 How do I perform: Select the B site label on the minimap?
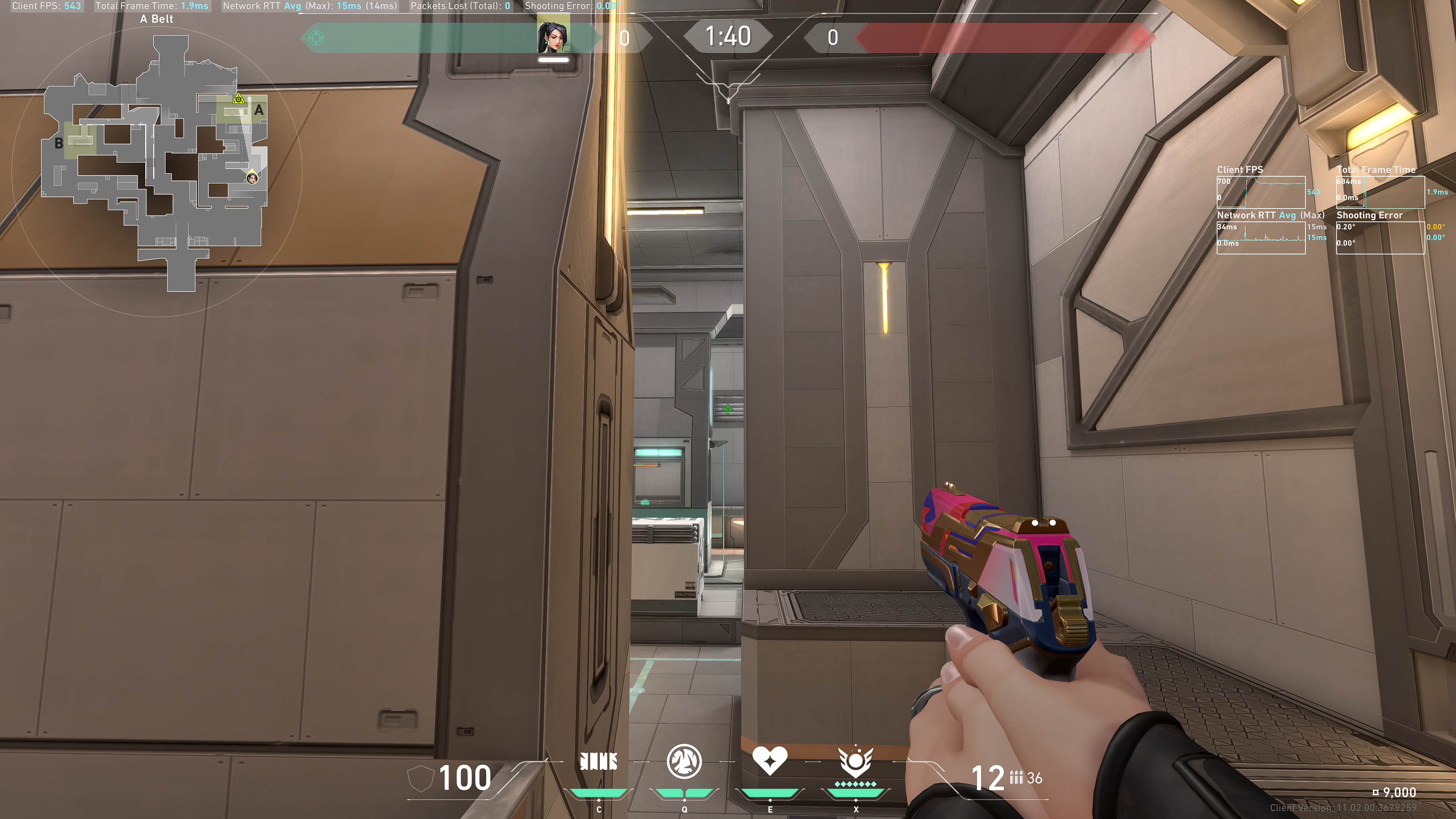(x=59, y=144)
